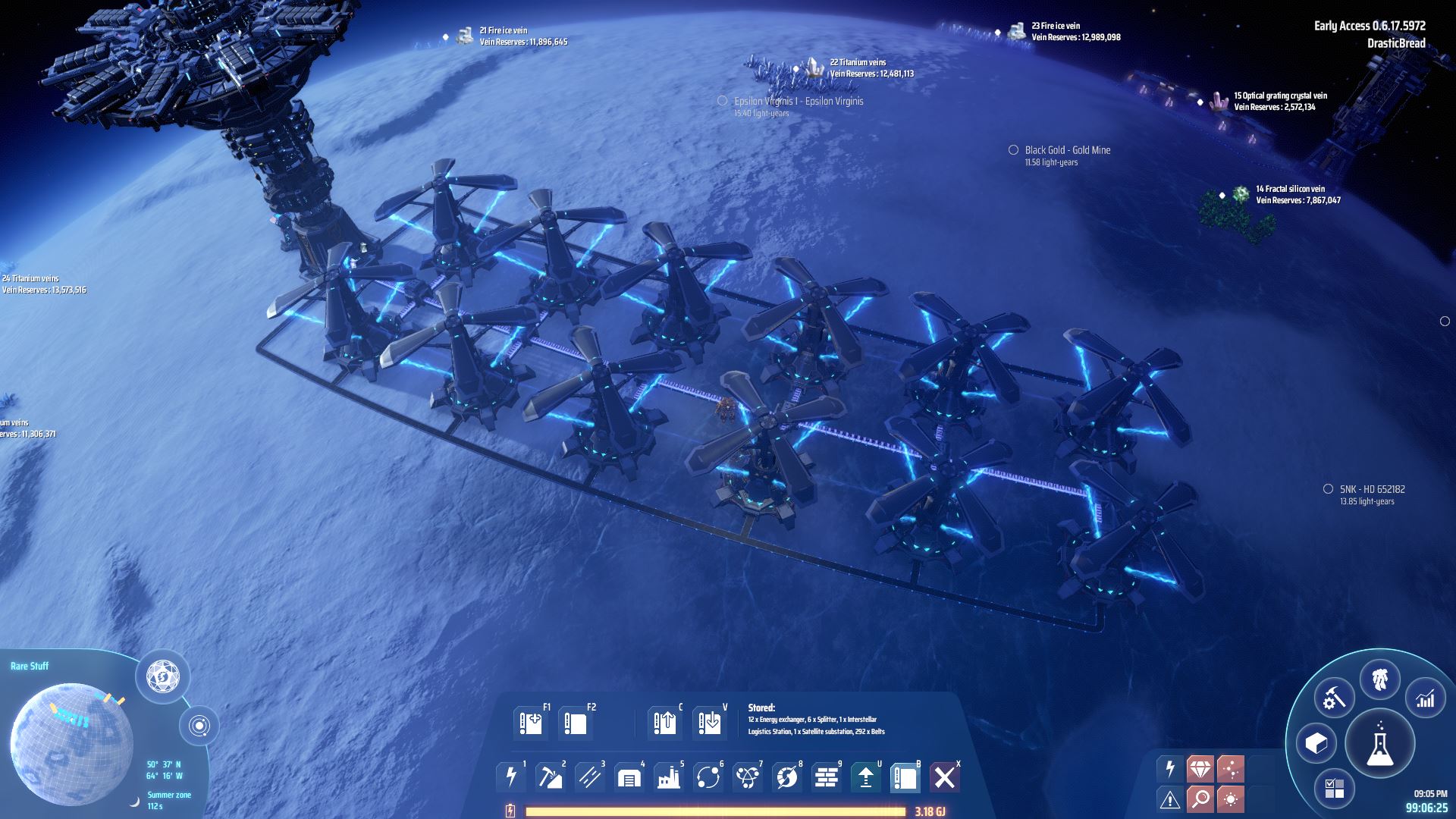Toggle the diamond vein display filter
The image size is (1456, 819).
1200,769
